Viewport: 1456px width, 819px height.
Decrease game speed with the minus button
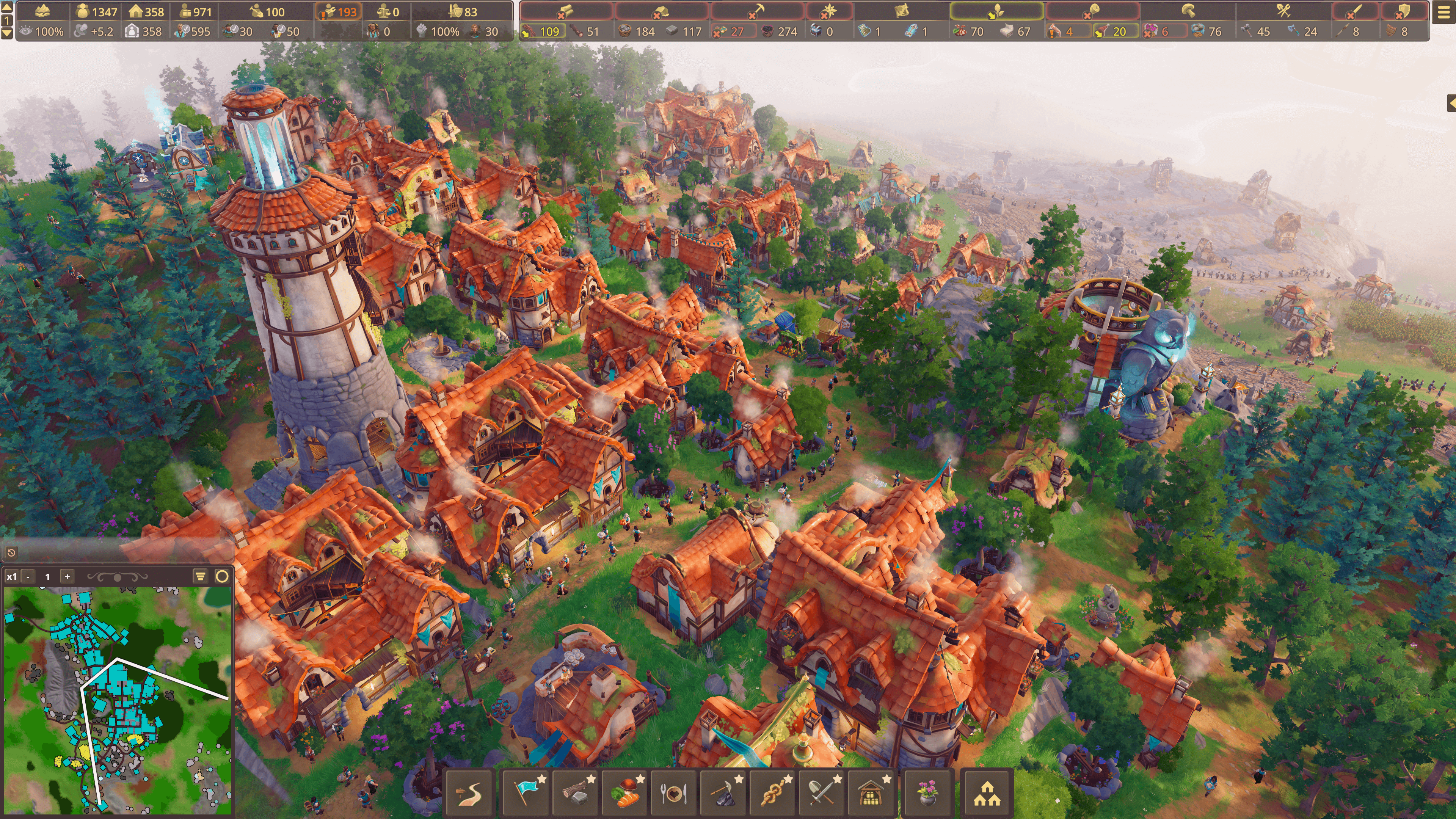(x=28, y=576)
